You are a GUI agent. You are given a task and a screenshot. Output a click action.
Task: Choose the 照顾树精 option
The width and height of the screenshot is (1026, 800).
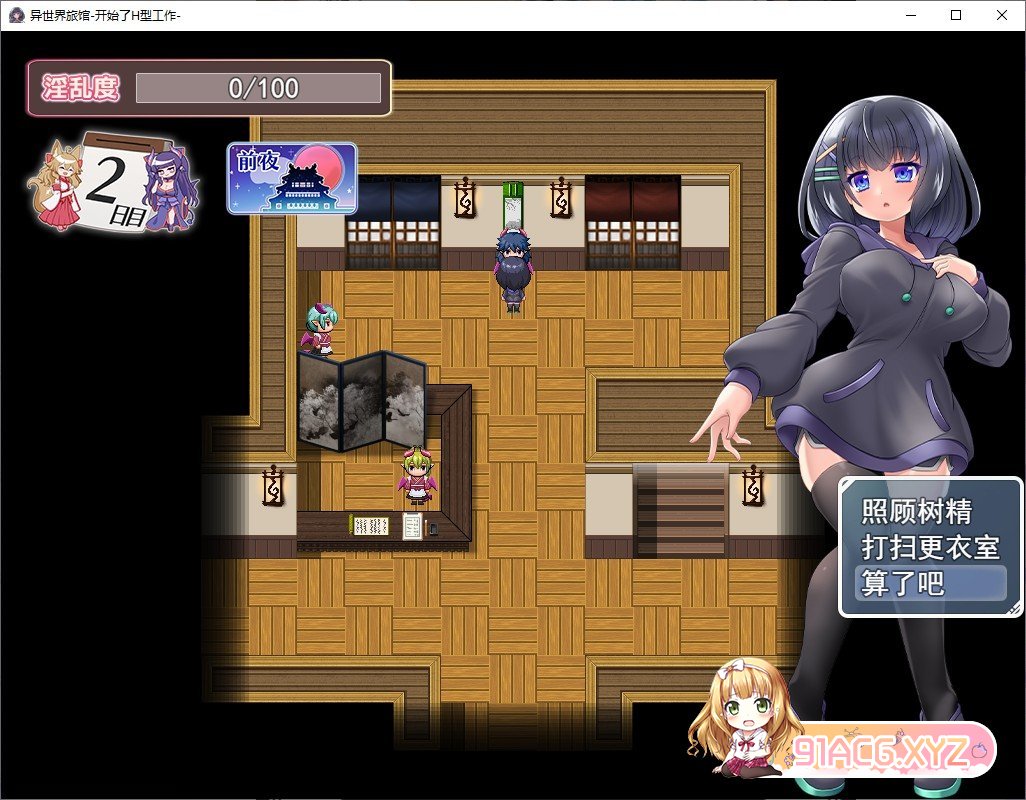[x=917, y=512]
